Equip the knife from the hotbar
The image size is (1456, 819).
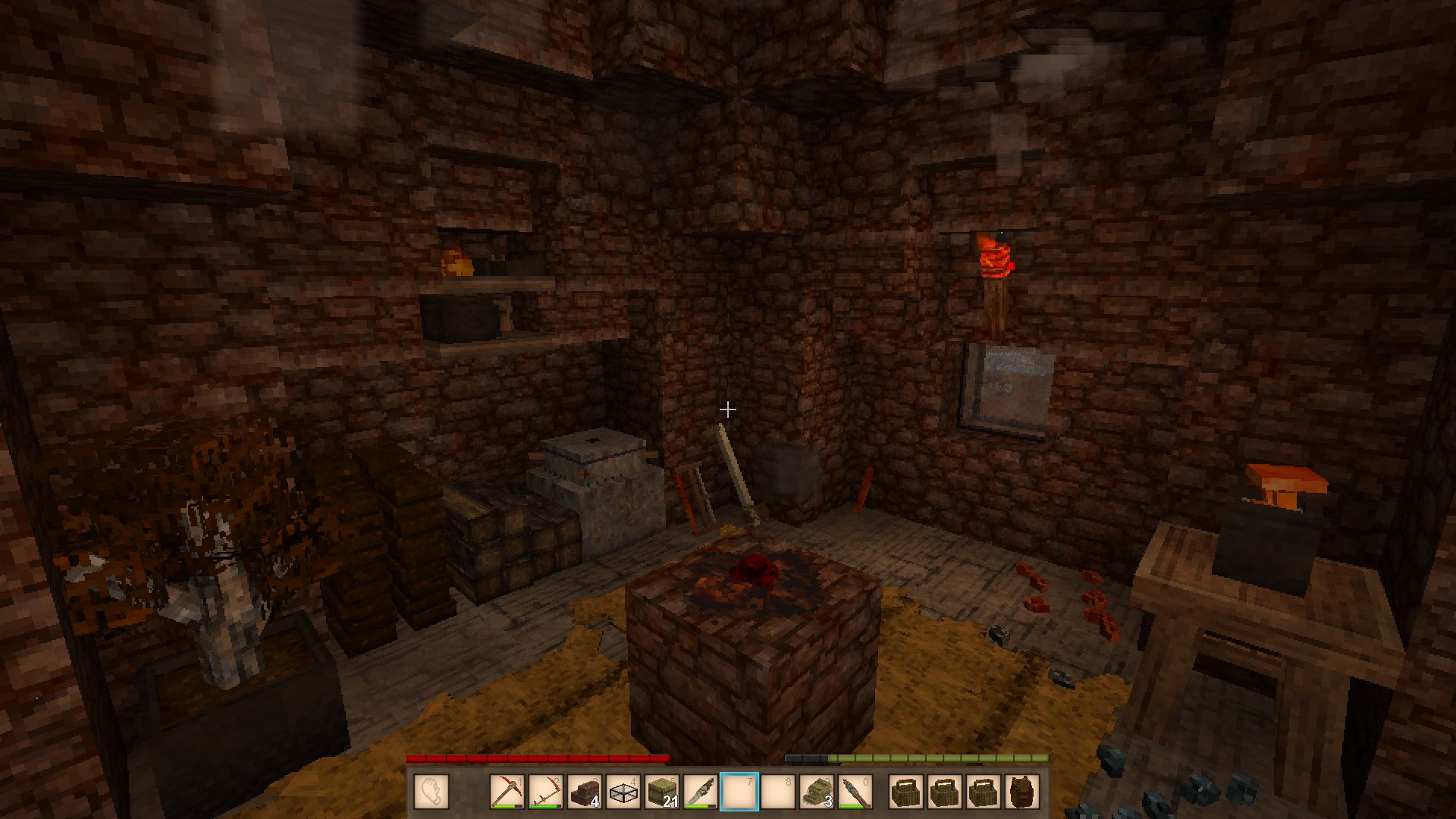point(701,792)
